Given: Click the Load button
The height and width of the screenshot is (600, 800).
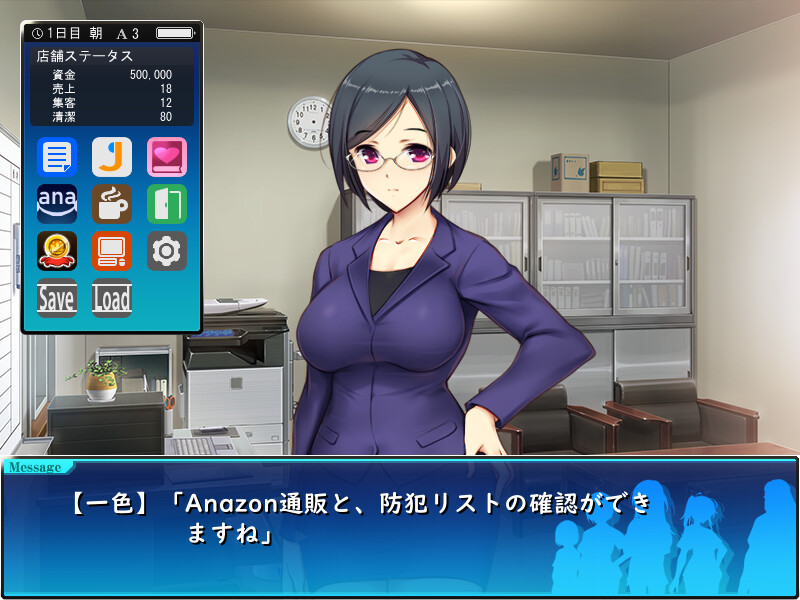Looking at the screenshot, I should point(112,298).
